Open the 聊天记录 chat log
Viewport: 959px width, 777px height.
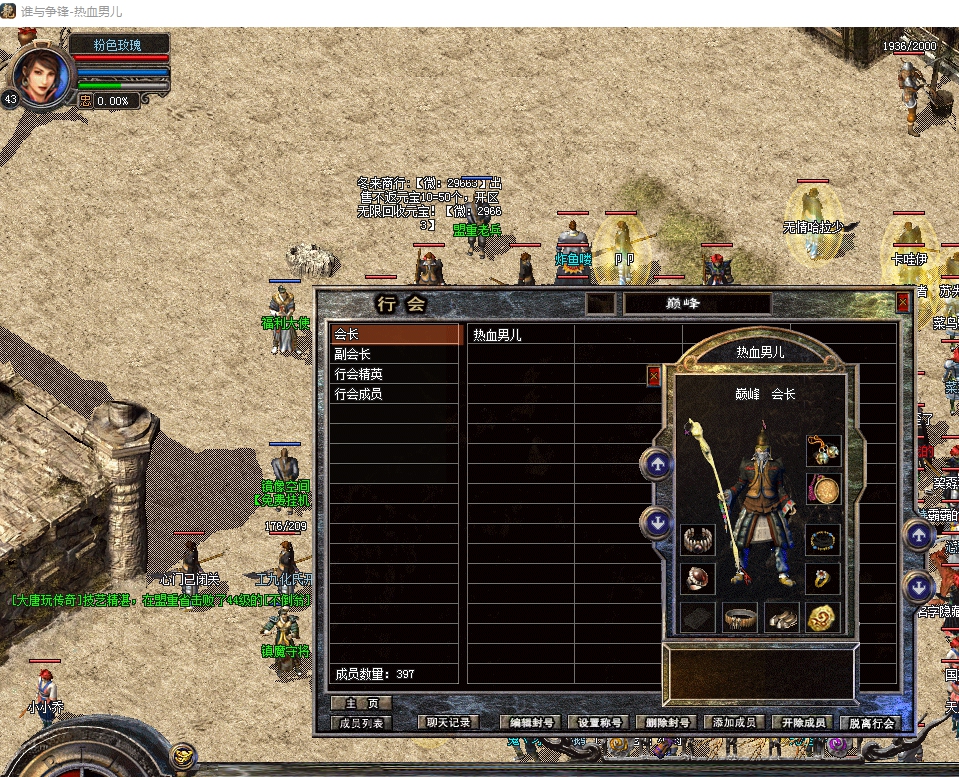click(446, 723)
